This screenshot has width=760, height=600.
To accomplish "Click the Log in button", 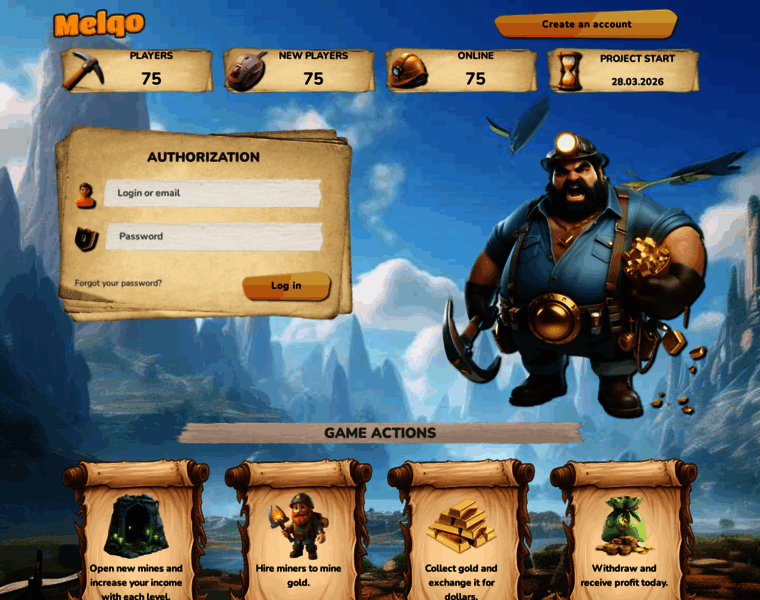I will [x=286, y=286].
